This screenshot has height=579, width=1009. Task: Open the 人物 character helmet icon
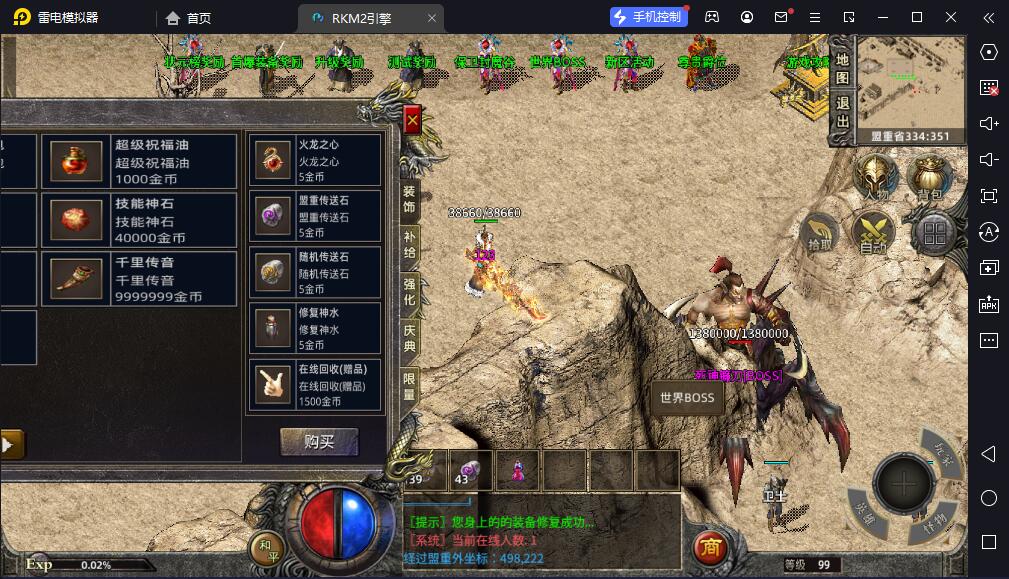(x=875, y=177)
